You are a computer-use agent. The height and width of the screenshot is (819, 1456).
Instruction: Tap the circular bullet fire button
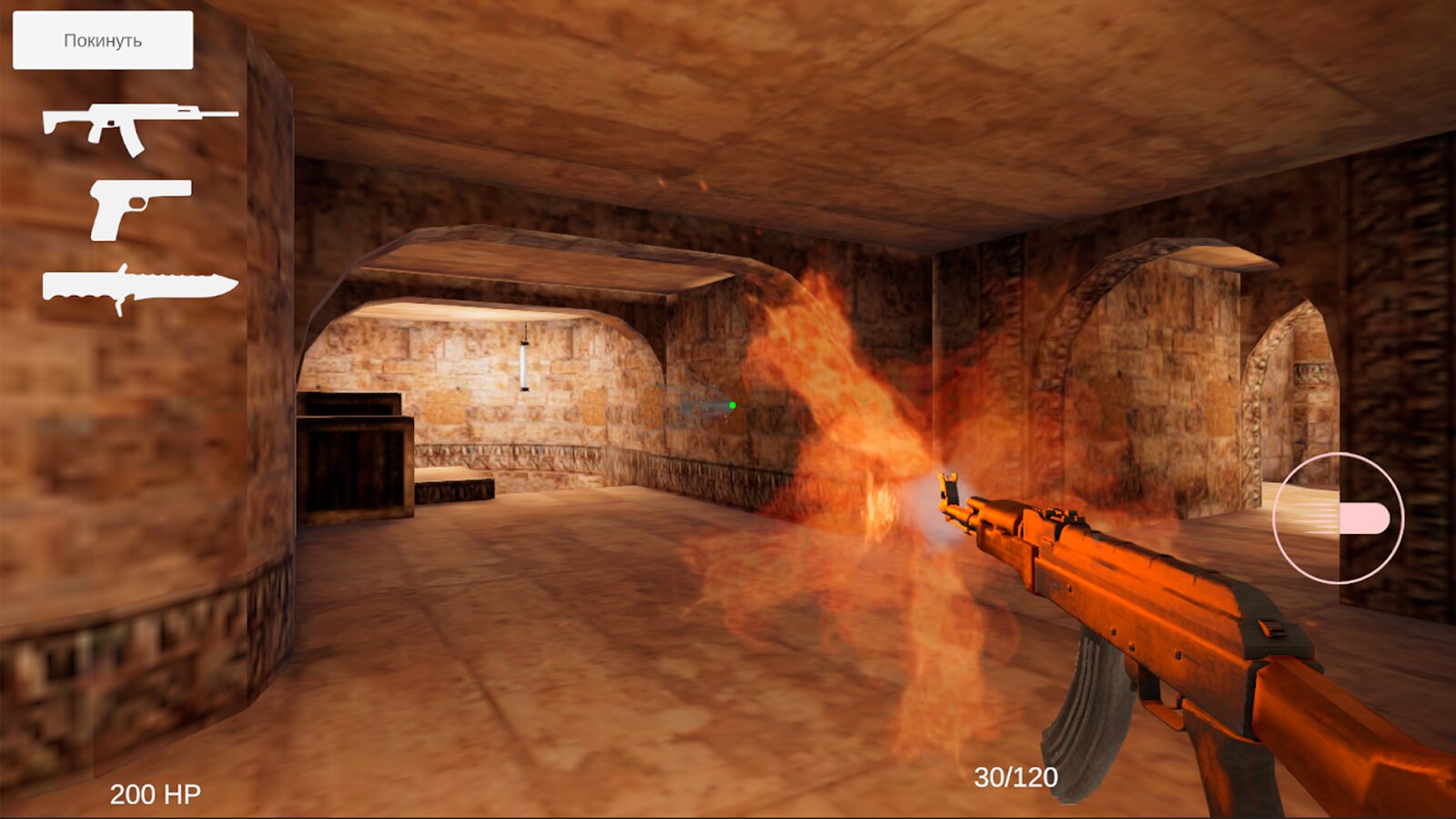(x=1338, y=518)
